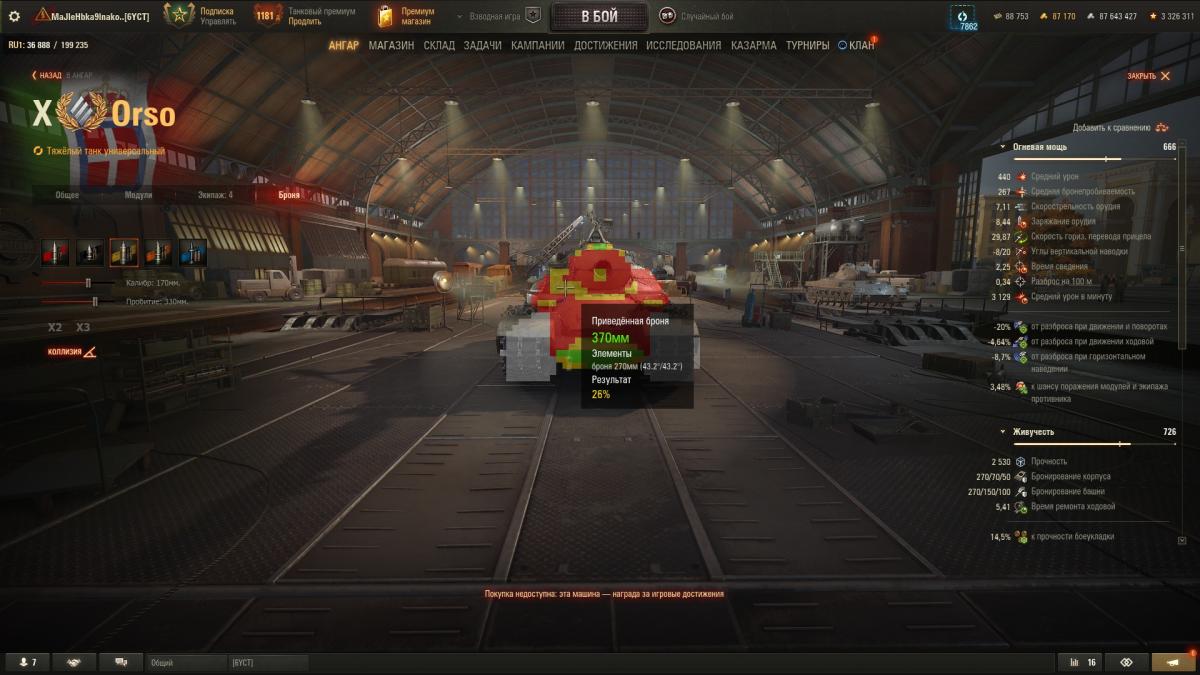Switch to the Модули modules tab

pyautogui.click(x=138, y=195)
